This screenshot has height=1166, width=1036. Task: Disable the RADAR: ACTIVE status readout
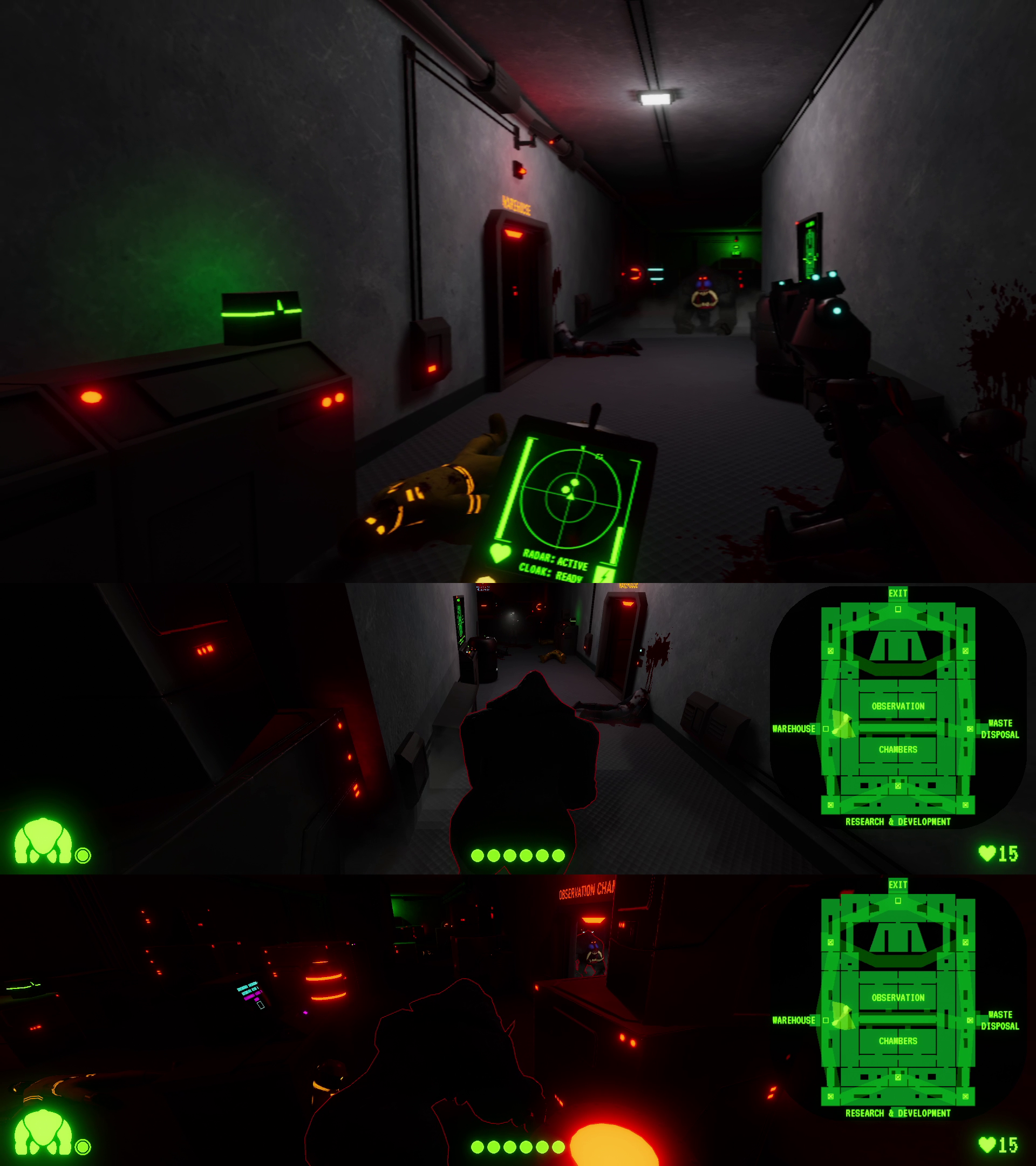click(556, 561)
